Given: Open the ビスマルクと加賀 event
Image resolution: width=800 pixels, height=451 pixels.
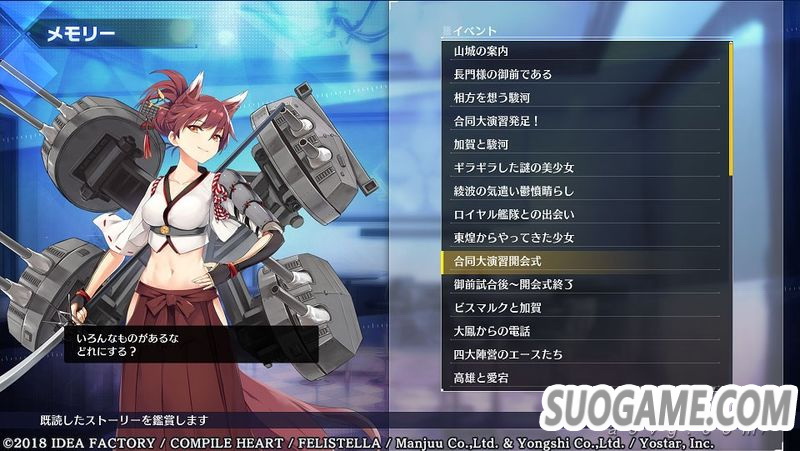Looking at the screenshot, I should (x=580, y=307).
